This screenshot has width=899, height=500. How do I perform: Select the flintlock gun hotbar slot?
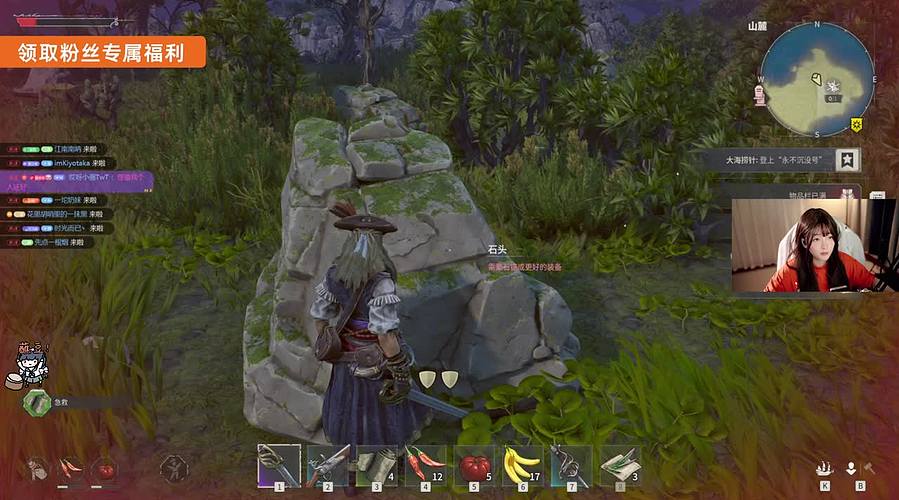[328, 465]
